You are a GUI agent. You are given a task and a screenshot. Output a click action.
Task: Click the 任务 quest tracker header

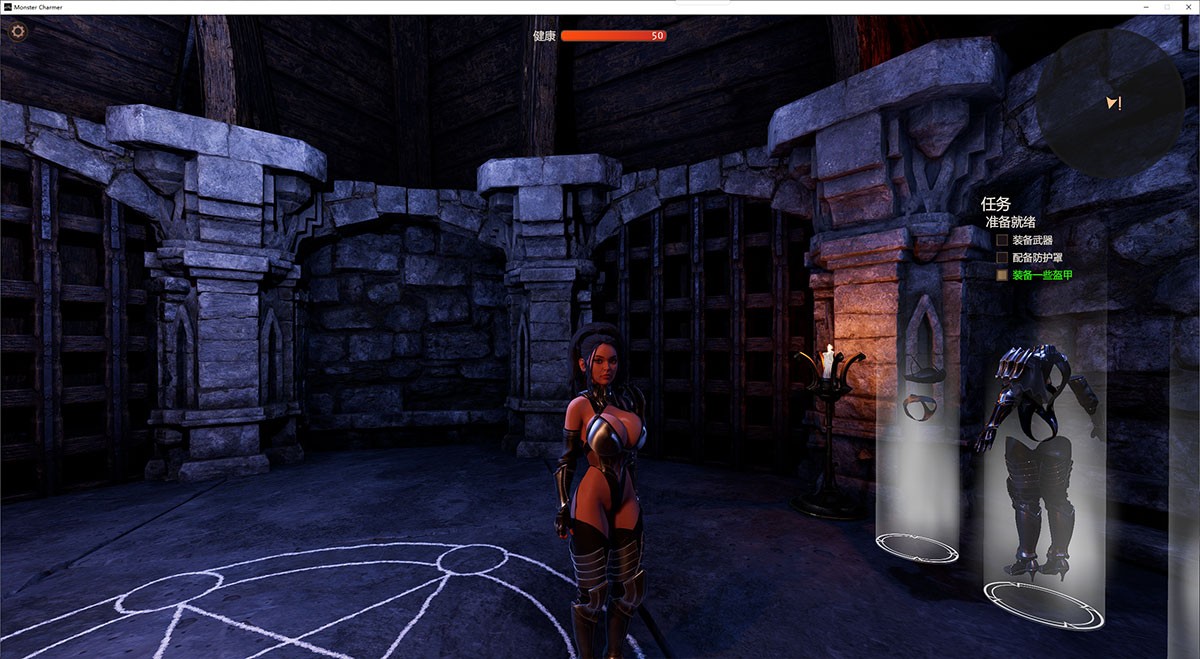pyautogui.click(x=997, y=204)
